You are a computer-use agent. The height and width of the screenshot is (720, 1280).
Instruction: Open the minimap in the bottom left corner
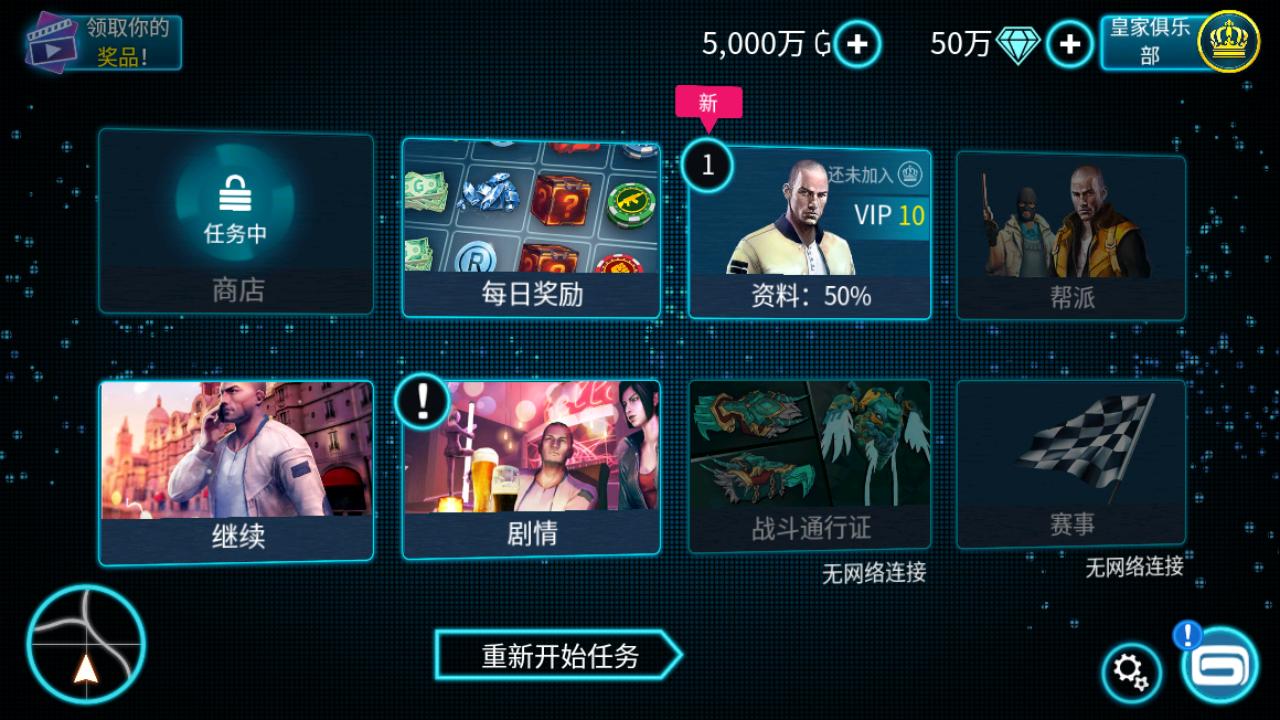[85, 645]
